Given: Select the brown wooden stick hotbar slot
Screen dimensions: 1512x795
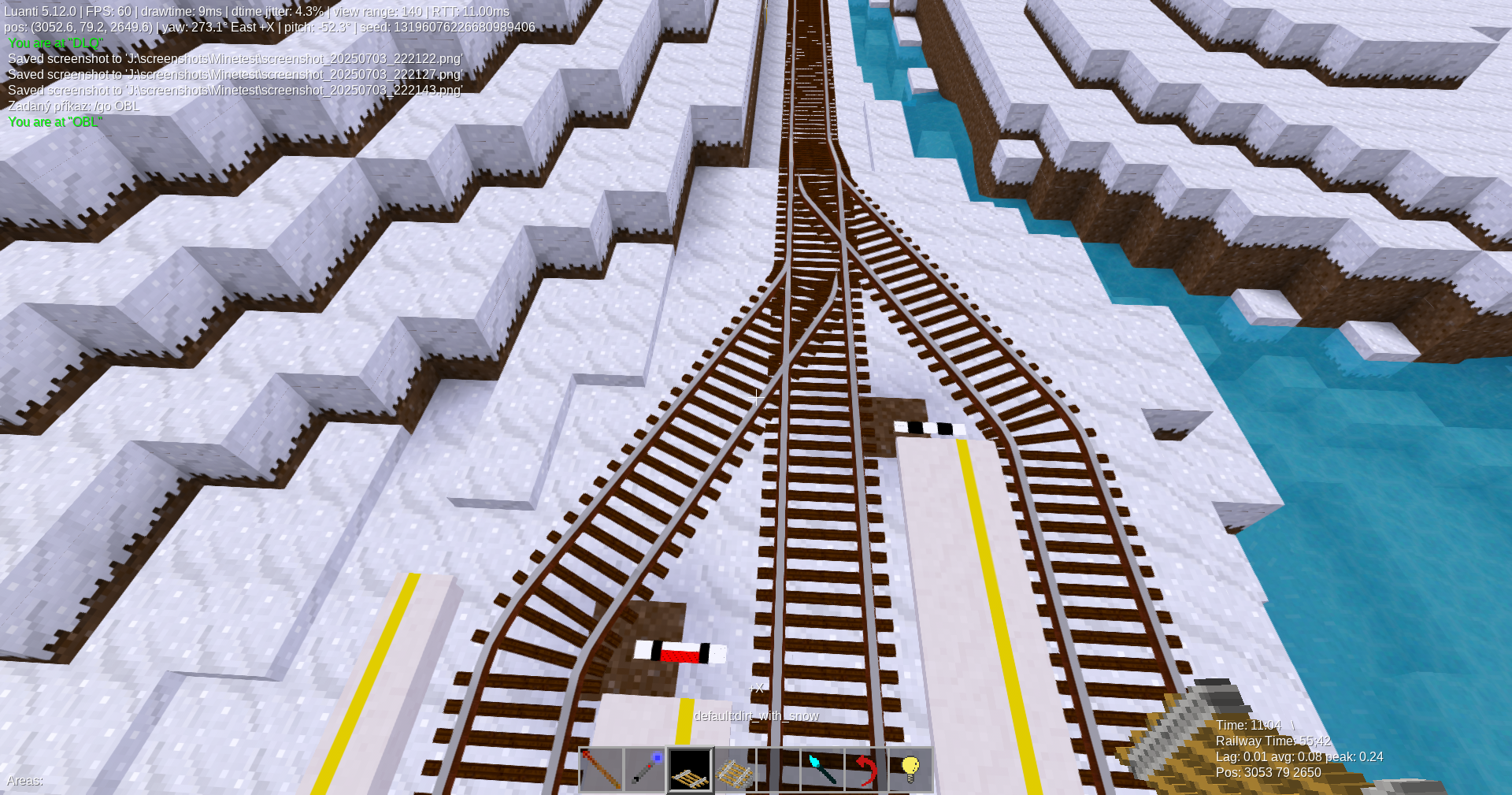Looking at the screenshot, I should pyautogui.click(x=601, y=770).
